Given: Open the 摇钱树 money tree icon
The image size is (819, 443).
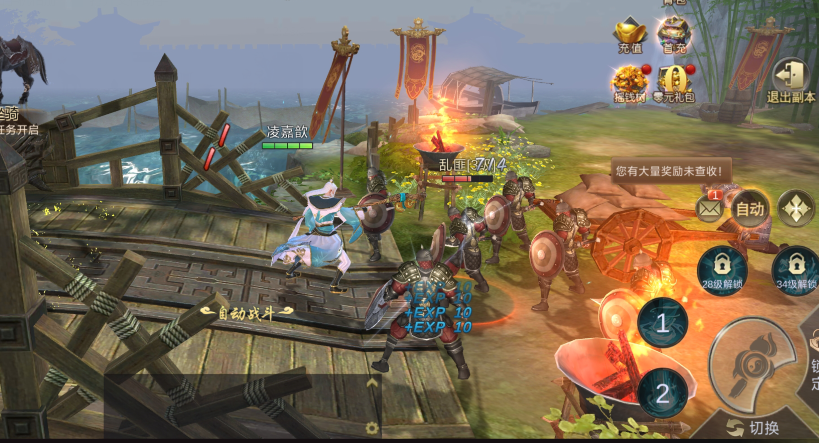Looking at the screenshot, I should [x=631, y=81].
